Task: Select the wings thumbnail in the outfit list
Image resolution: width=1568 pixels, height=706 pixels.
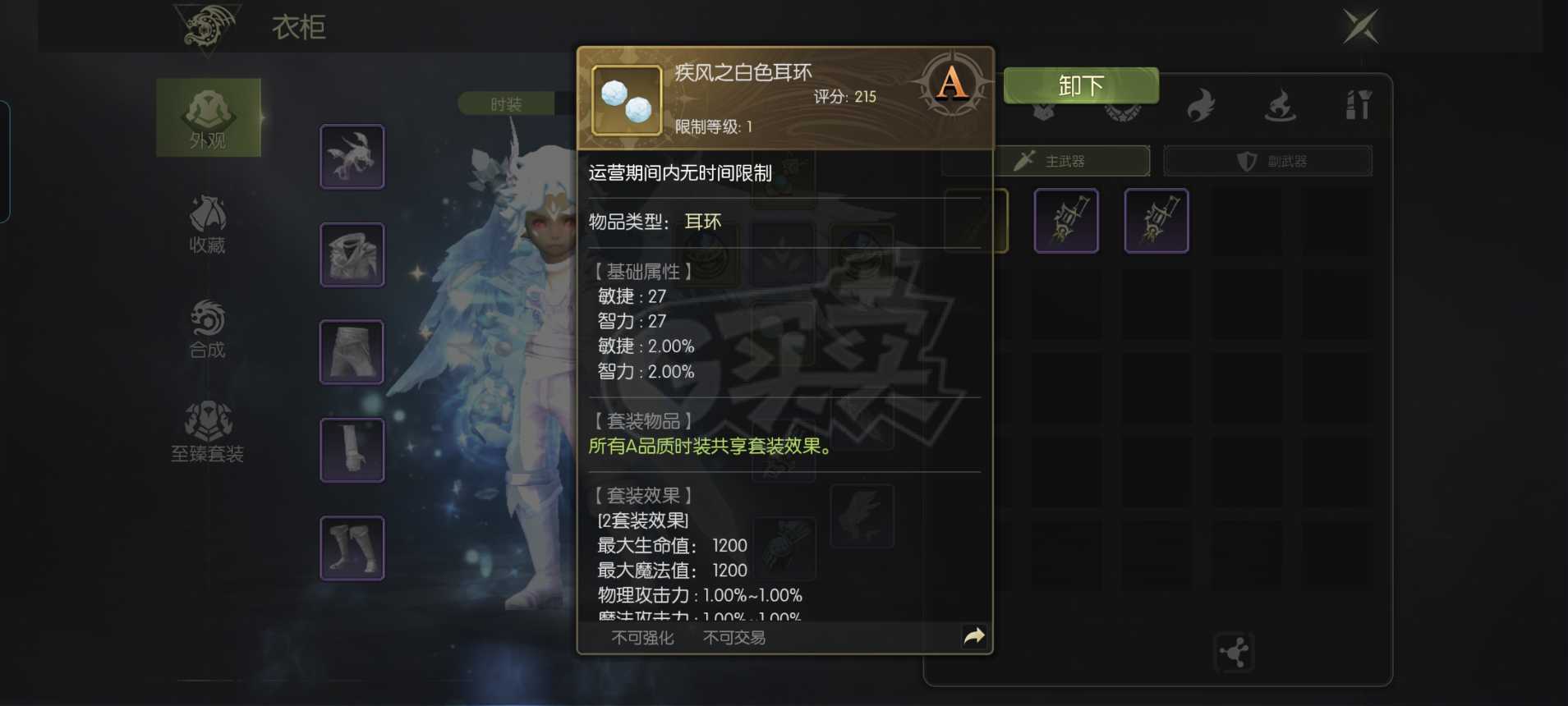Action: click(352, 155)
